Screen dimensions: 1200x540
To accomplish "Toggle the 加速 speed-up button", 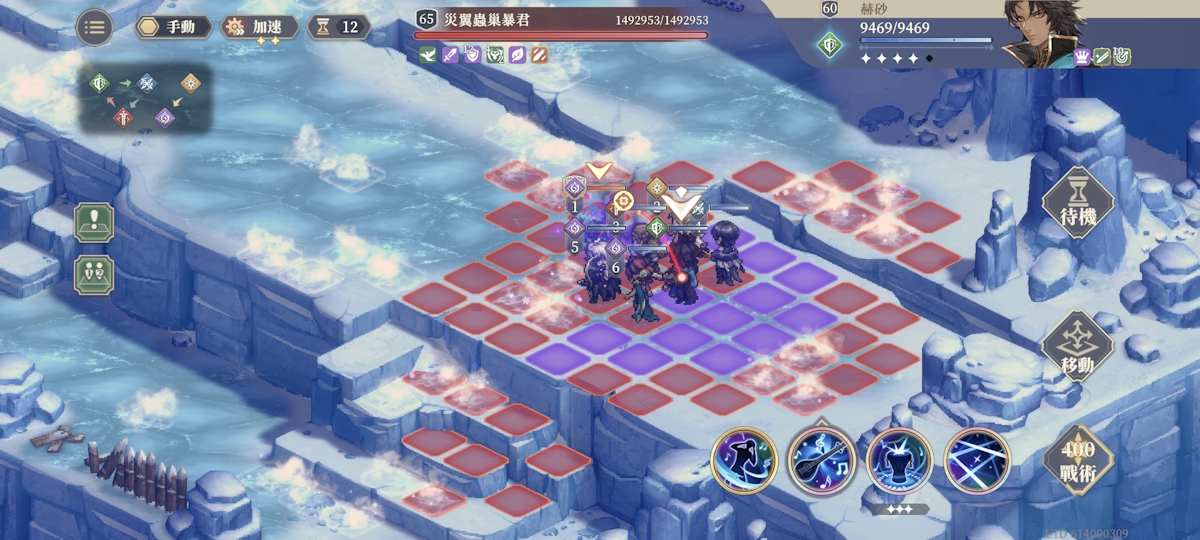I will pos(259,27).
